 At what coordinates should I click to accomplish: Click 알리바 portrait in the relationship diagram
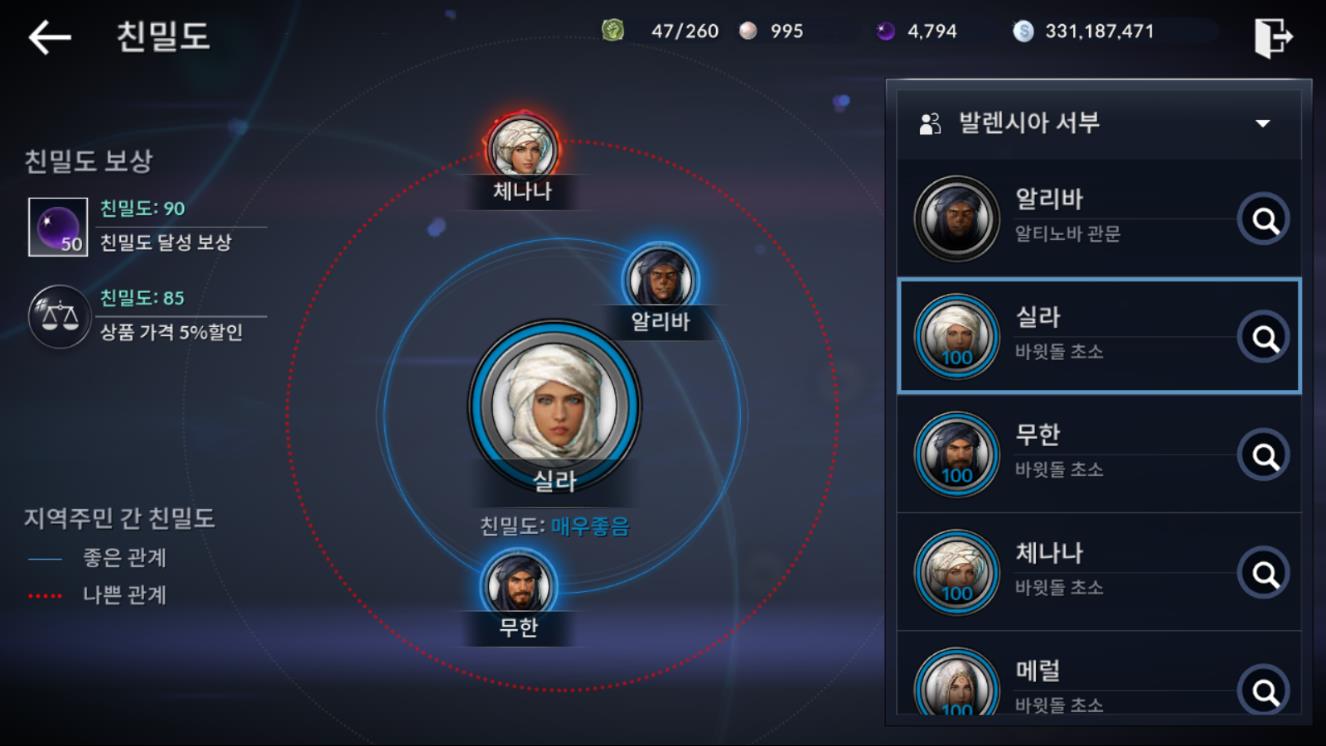(660, 278)
